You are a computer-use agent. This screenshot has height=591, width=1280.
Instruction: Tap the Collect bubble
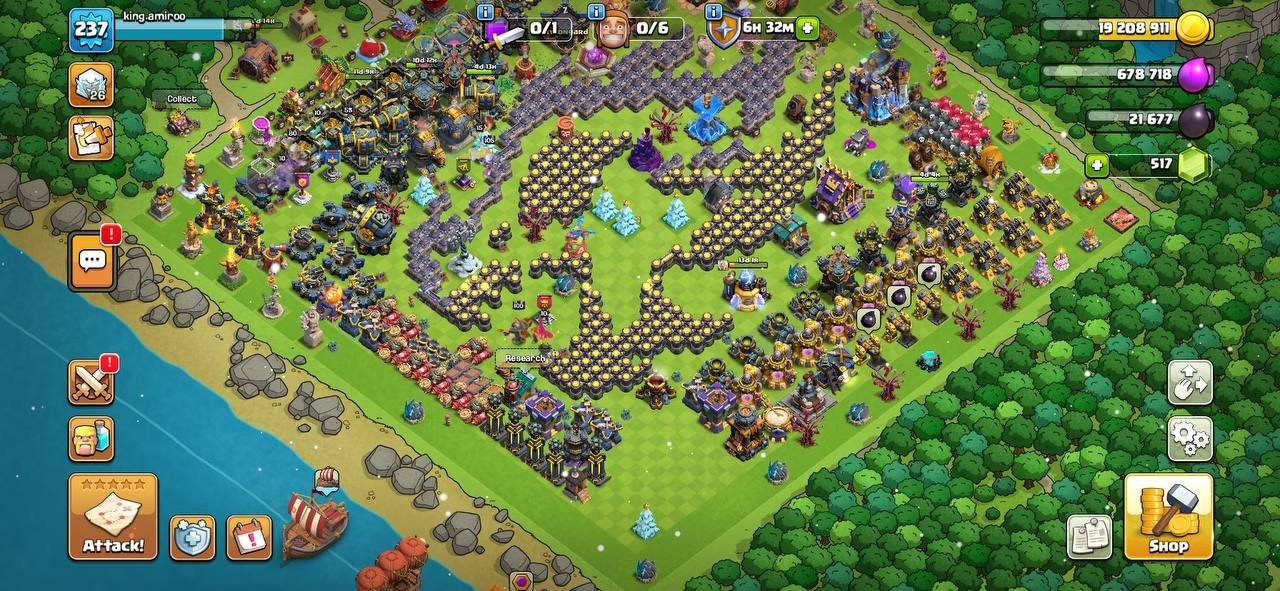(181, 99)
